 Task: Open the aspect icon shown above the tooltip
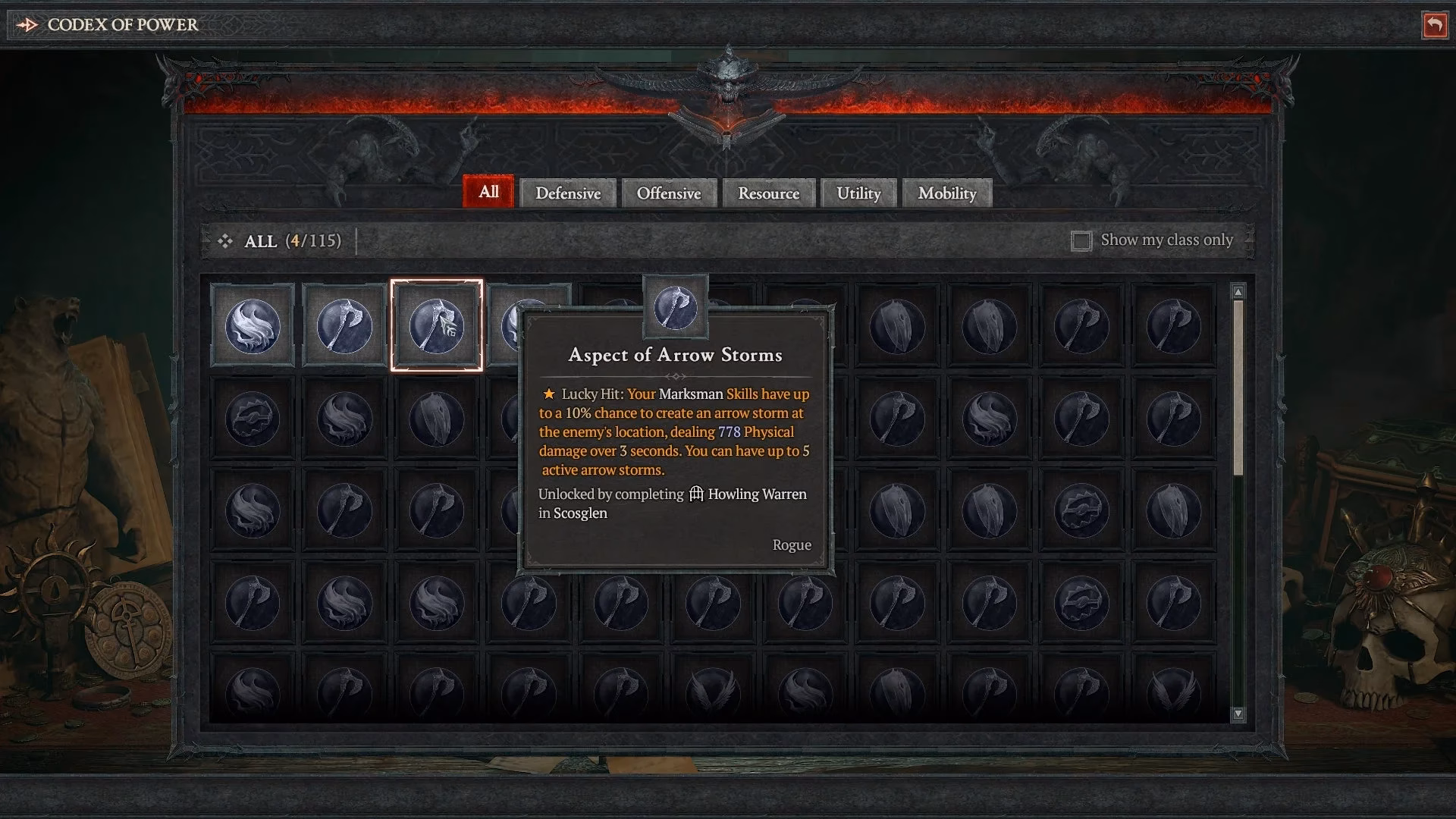676,307
